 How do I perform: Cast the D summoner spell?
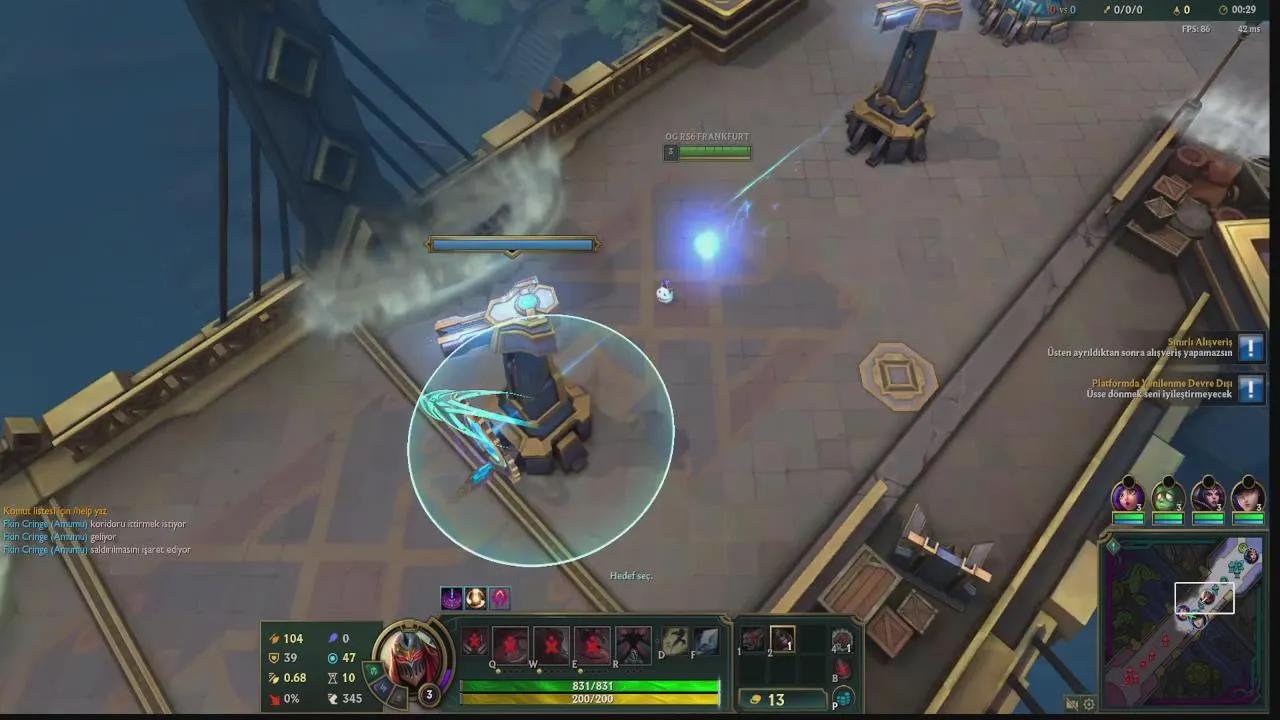point(675,640)
